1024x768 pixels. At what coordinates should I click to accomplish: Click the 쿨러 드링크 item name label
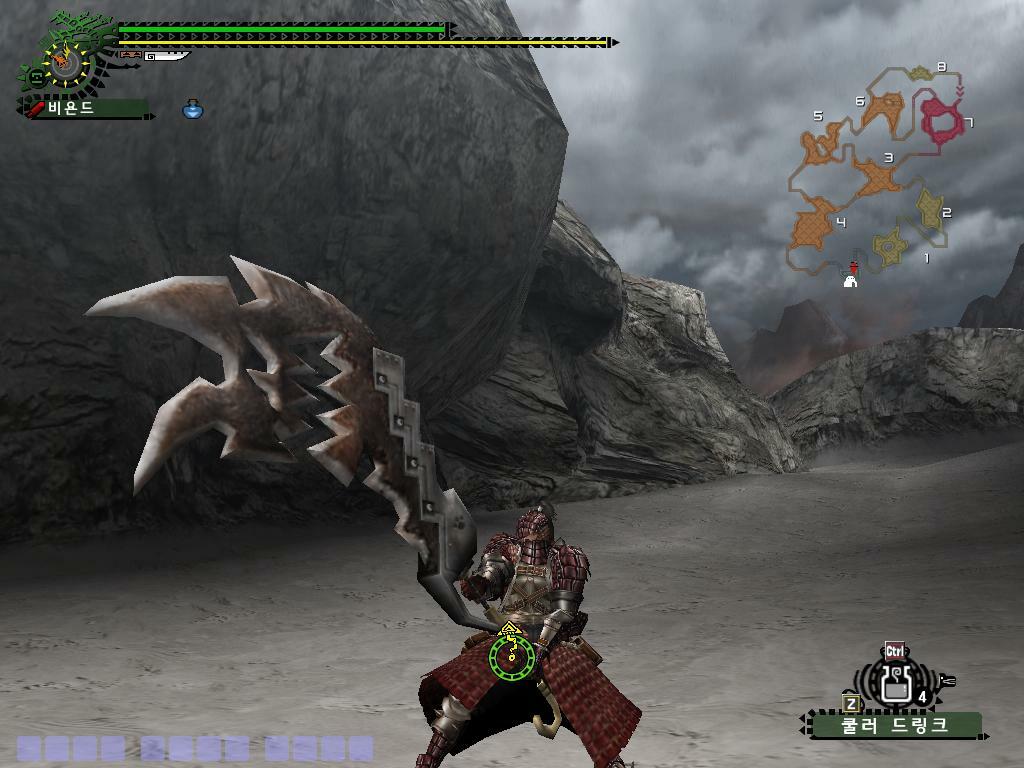(895, 724)
